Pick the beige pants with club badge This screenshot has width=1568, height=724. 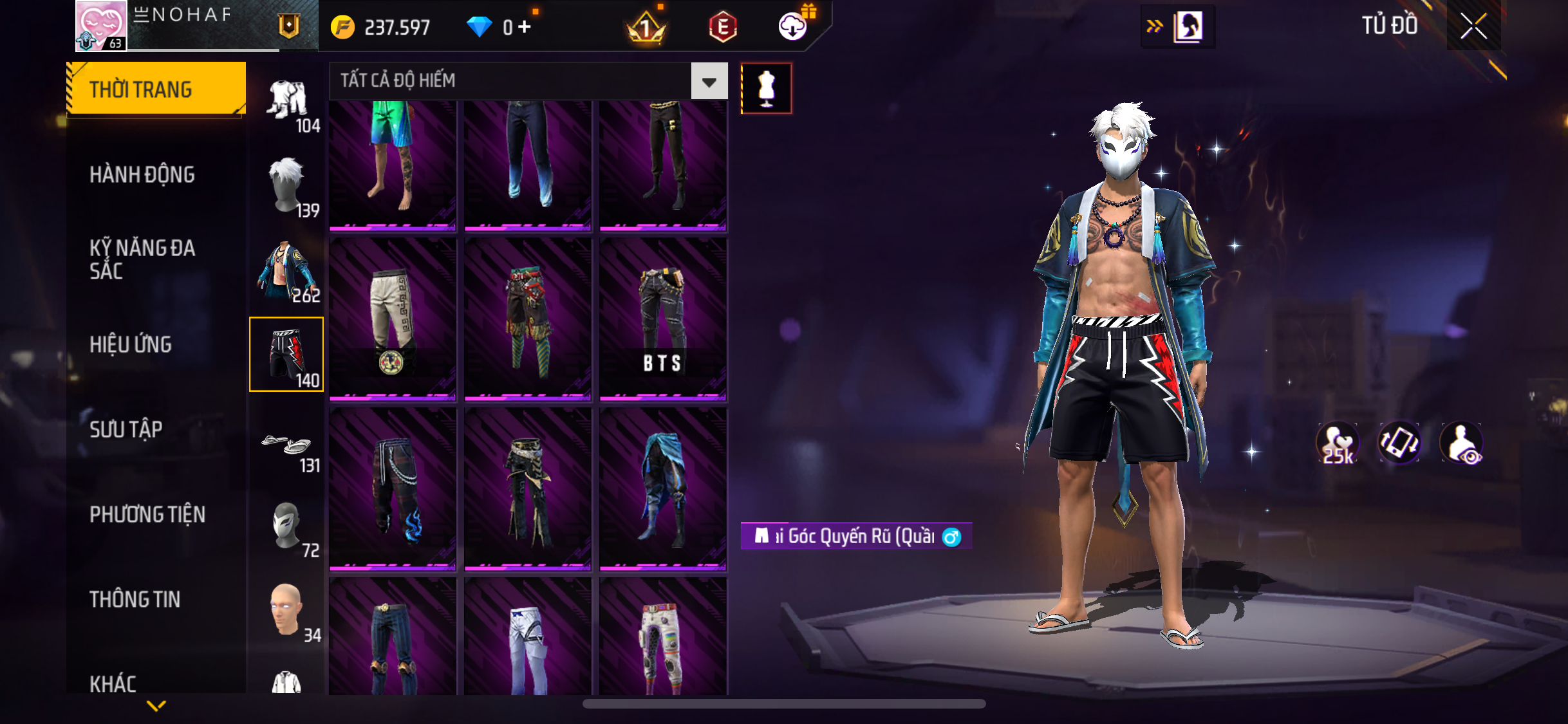tap(393, 320)
